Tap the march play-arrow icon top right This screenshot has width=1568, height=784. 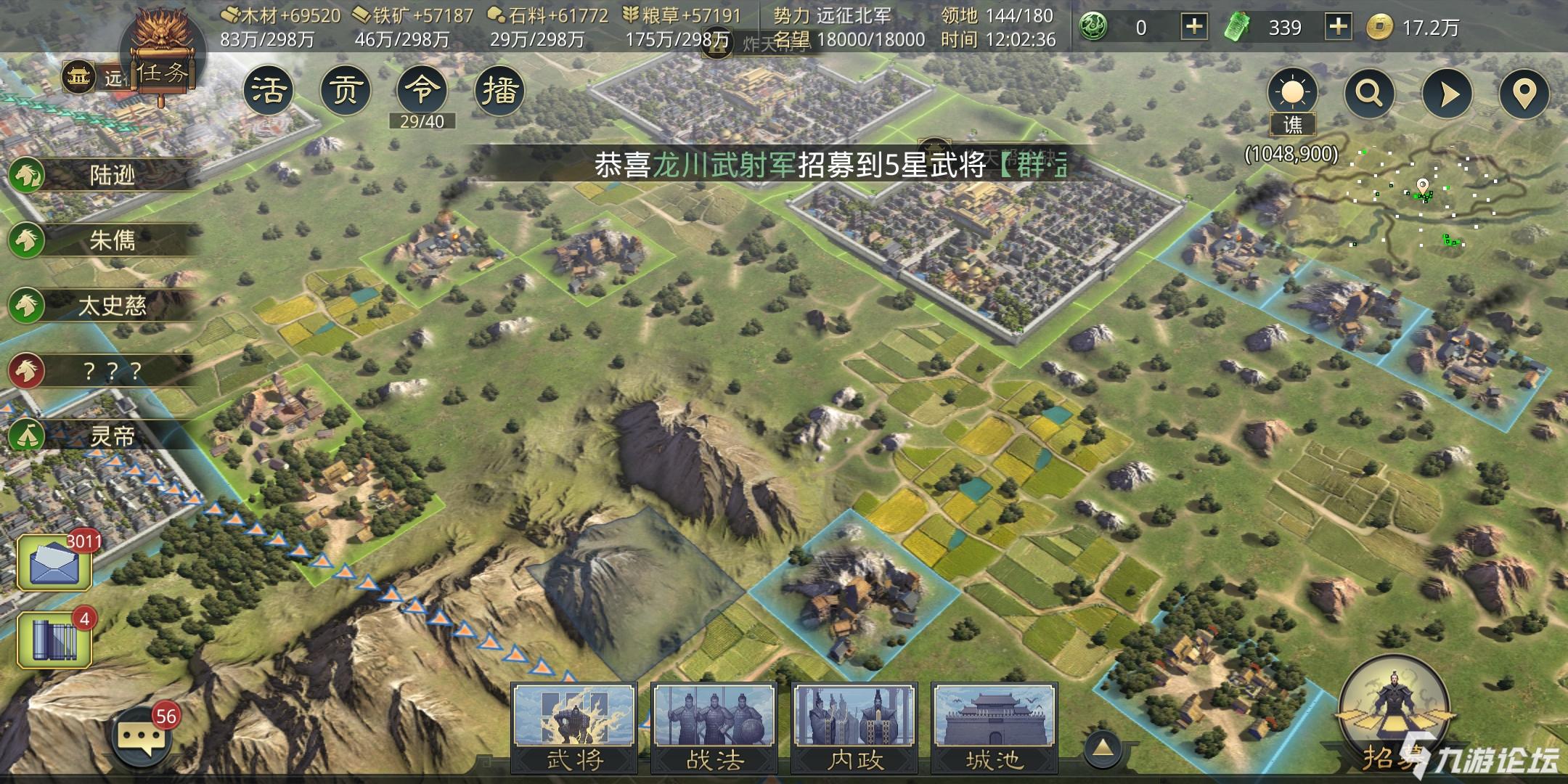click(x=1446, y=92)
